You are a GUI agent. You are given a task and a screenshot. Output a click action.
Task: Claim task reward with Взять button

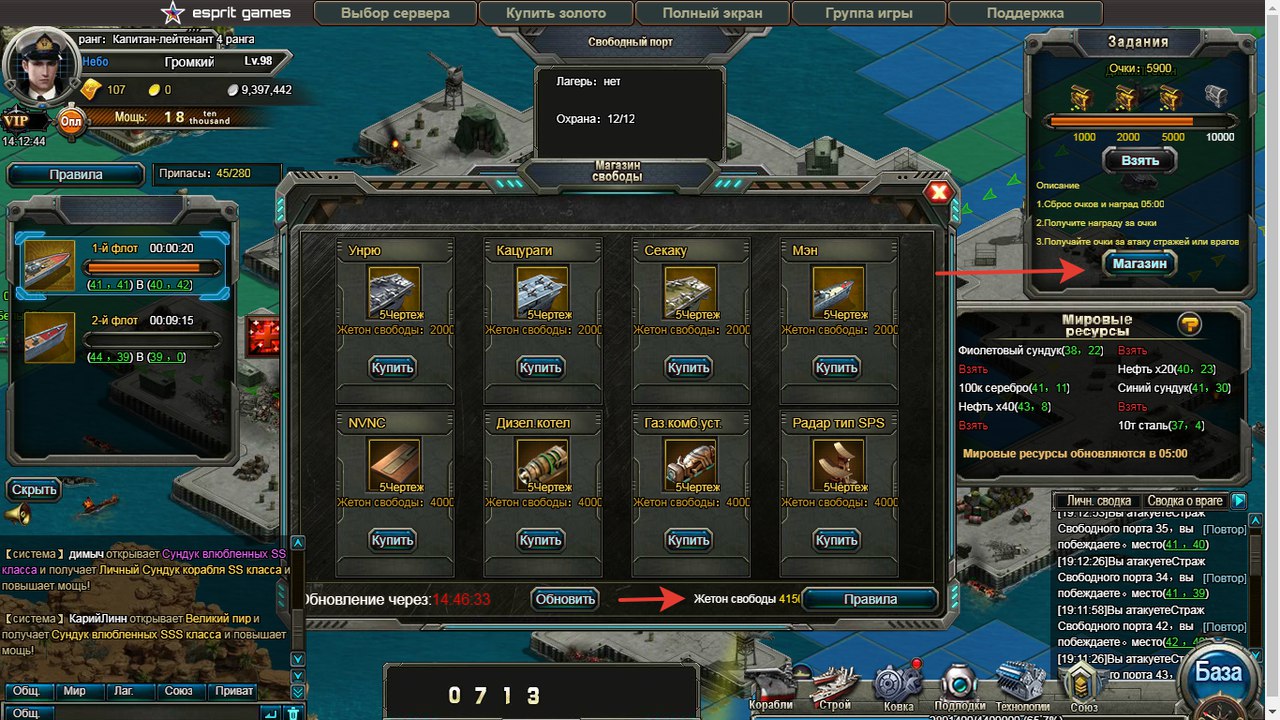(x=1139, y=160)
